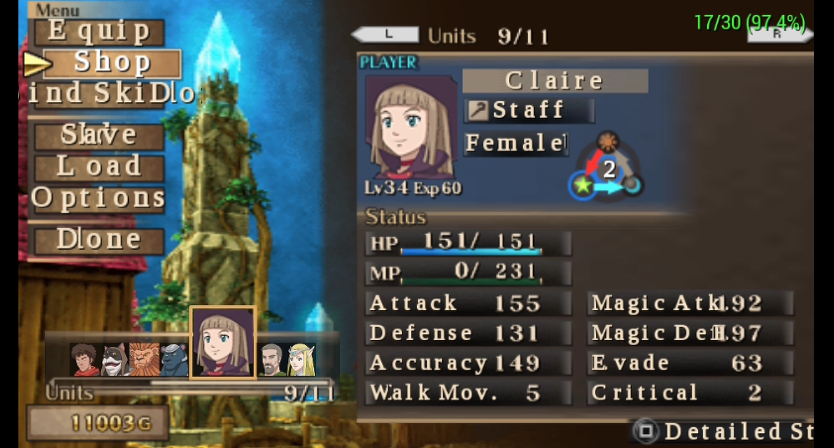Screen dimensions: 834x448
Task: Select the blonde elf unit portrait
Action: coord(300,360)
